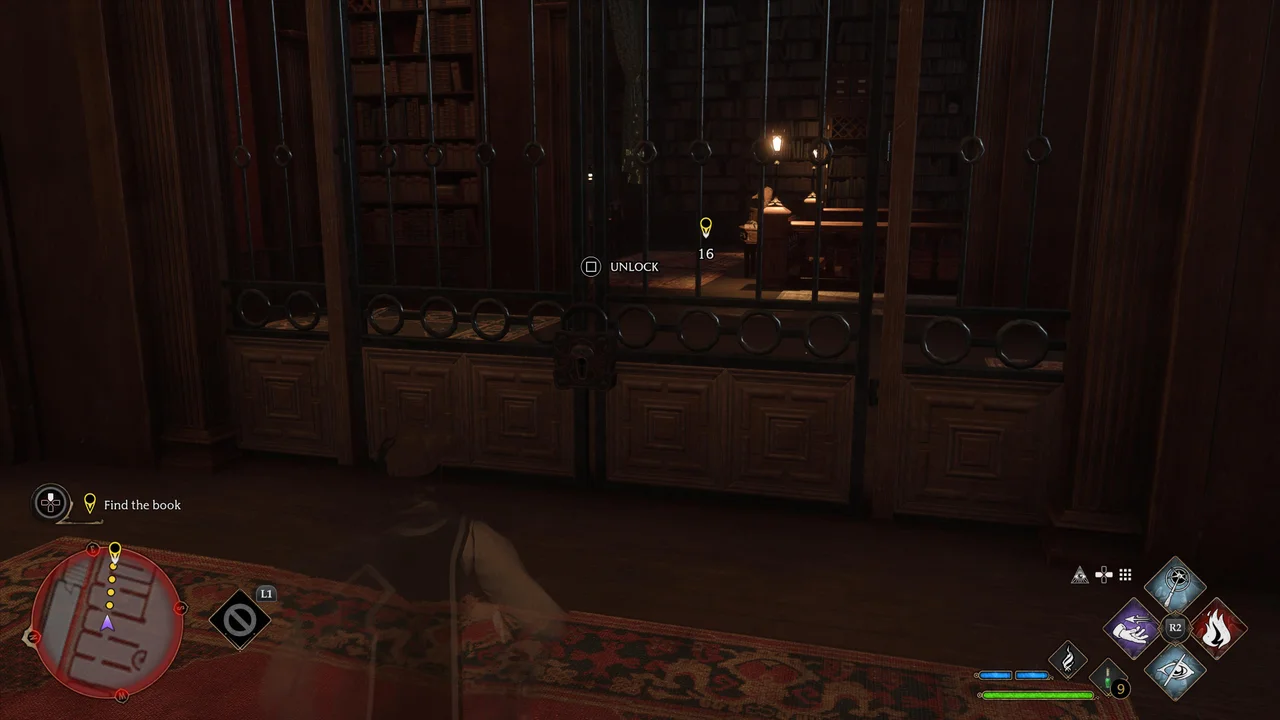1280x720 pixels.
Task: Click the R2 label in spell diamond
Action: click(1175, 627)
